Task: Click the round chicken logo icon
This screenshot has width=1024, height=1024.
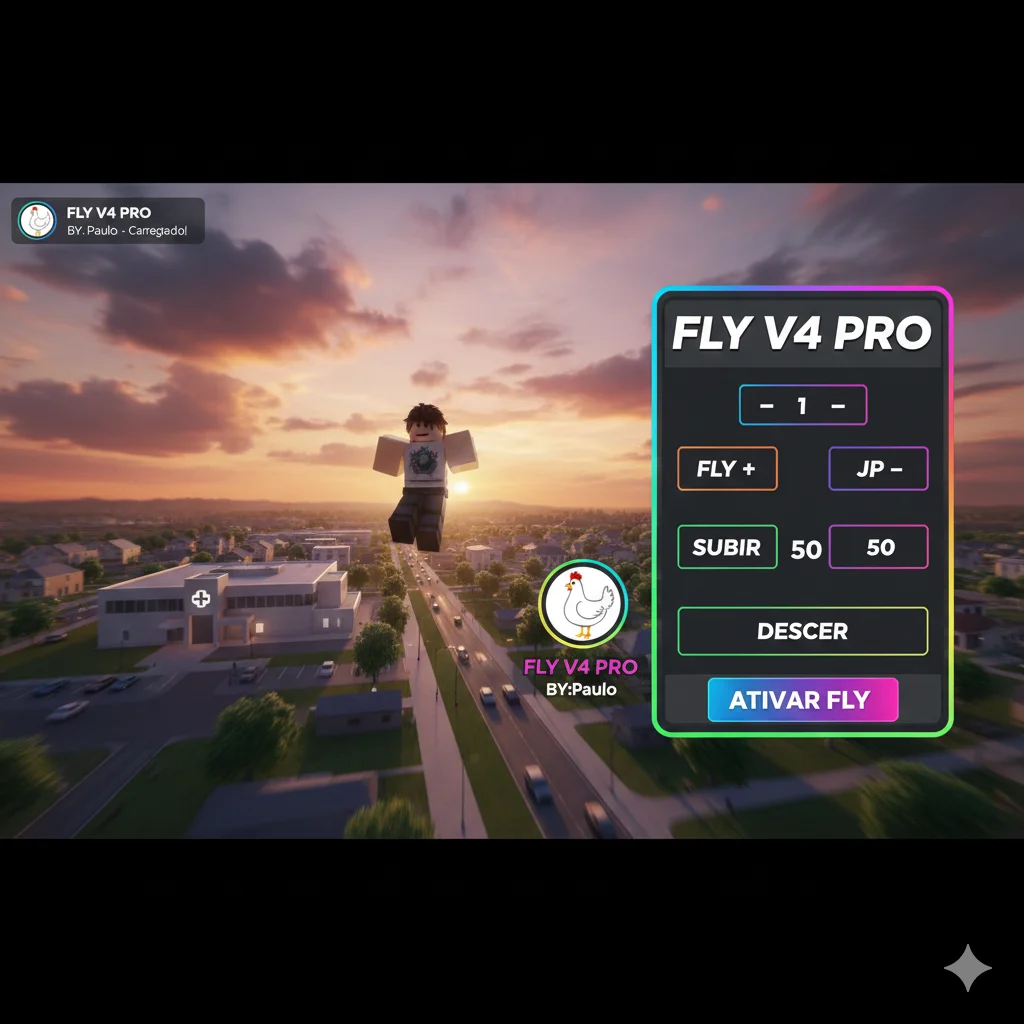Action: pos(582,605)
